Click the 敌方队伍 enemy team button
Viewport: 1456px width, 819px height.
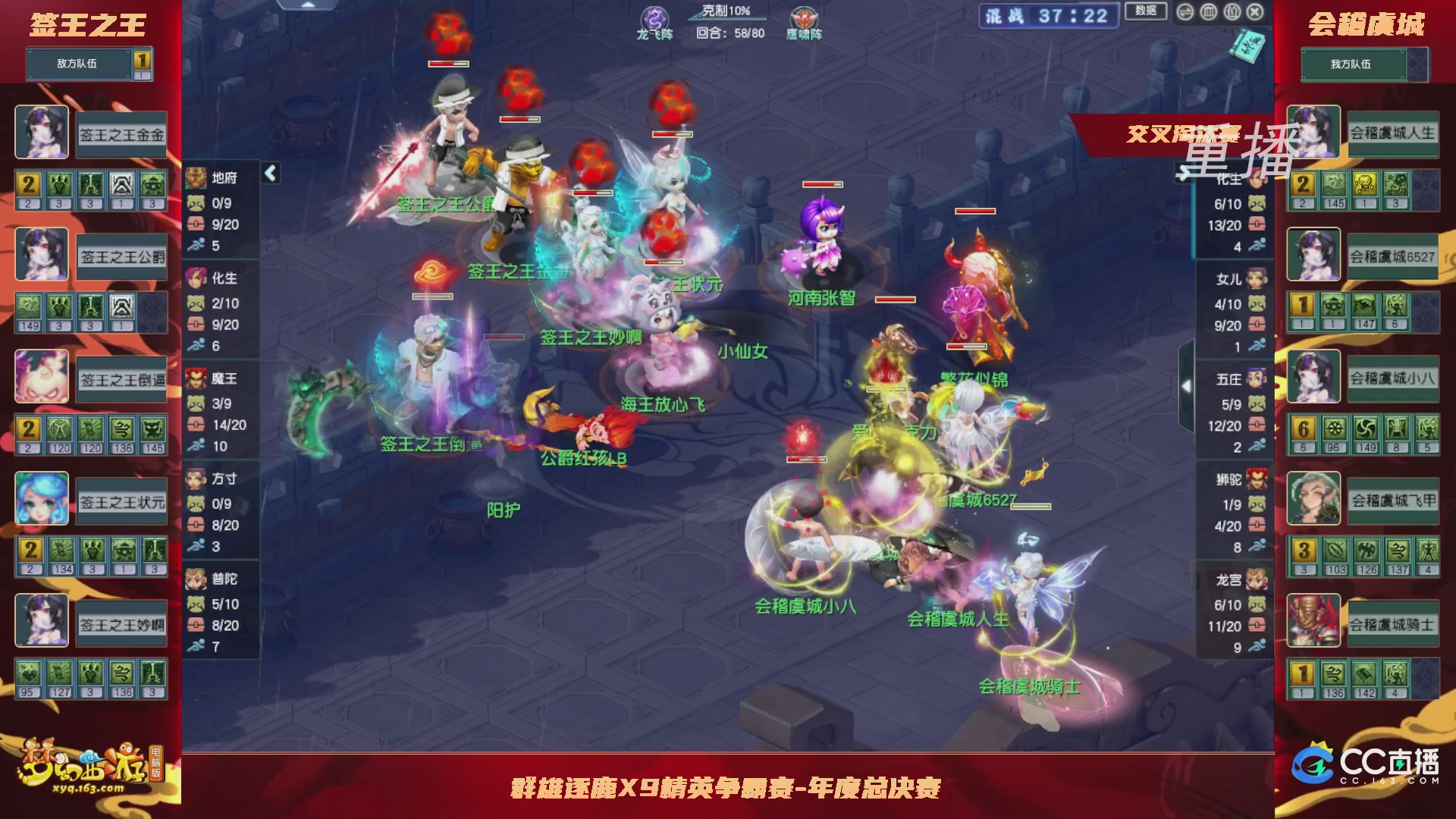[x=76, y=64]
